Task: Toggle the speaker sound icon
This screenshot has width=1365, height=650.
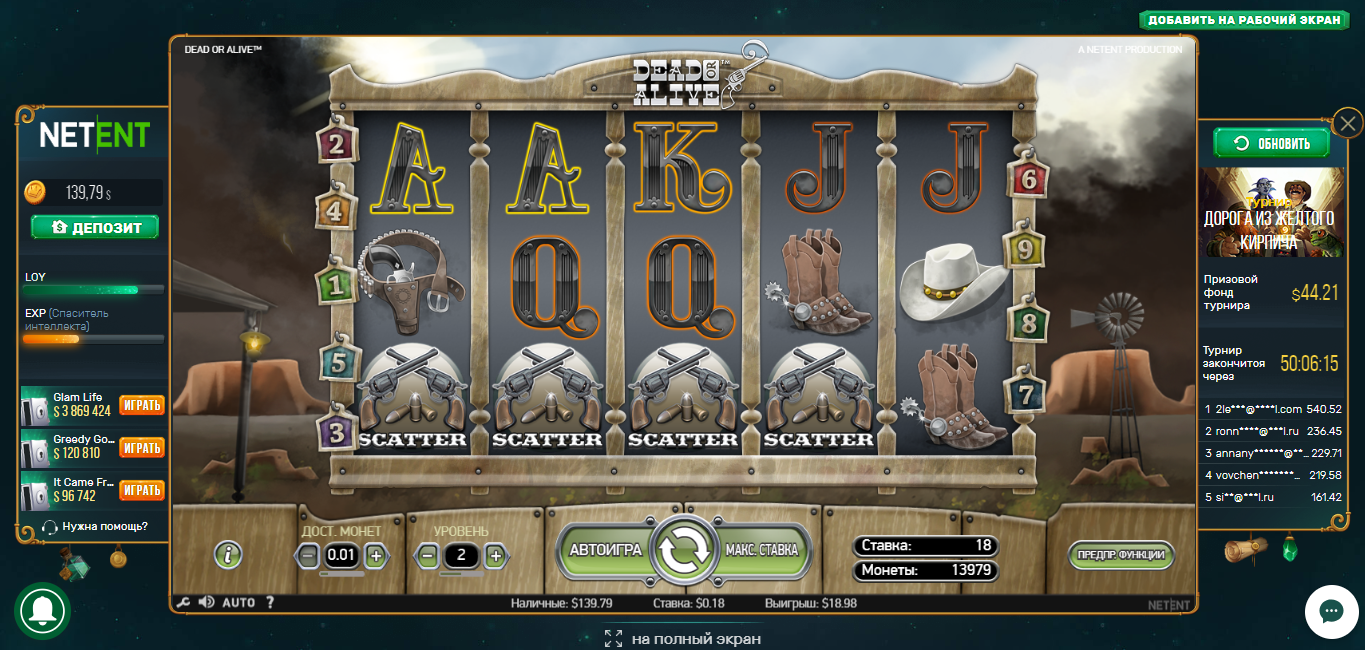Action: [207, 602]
